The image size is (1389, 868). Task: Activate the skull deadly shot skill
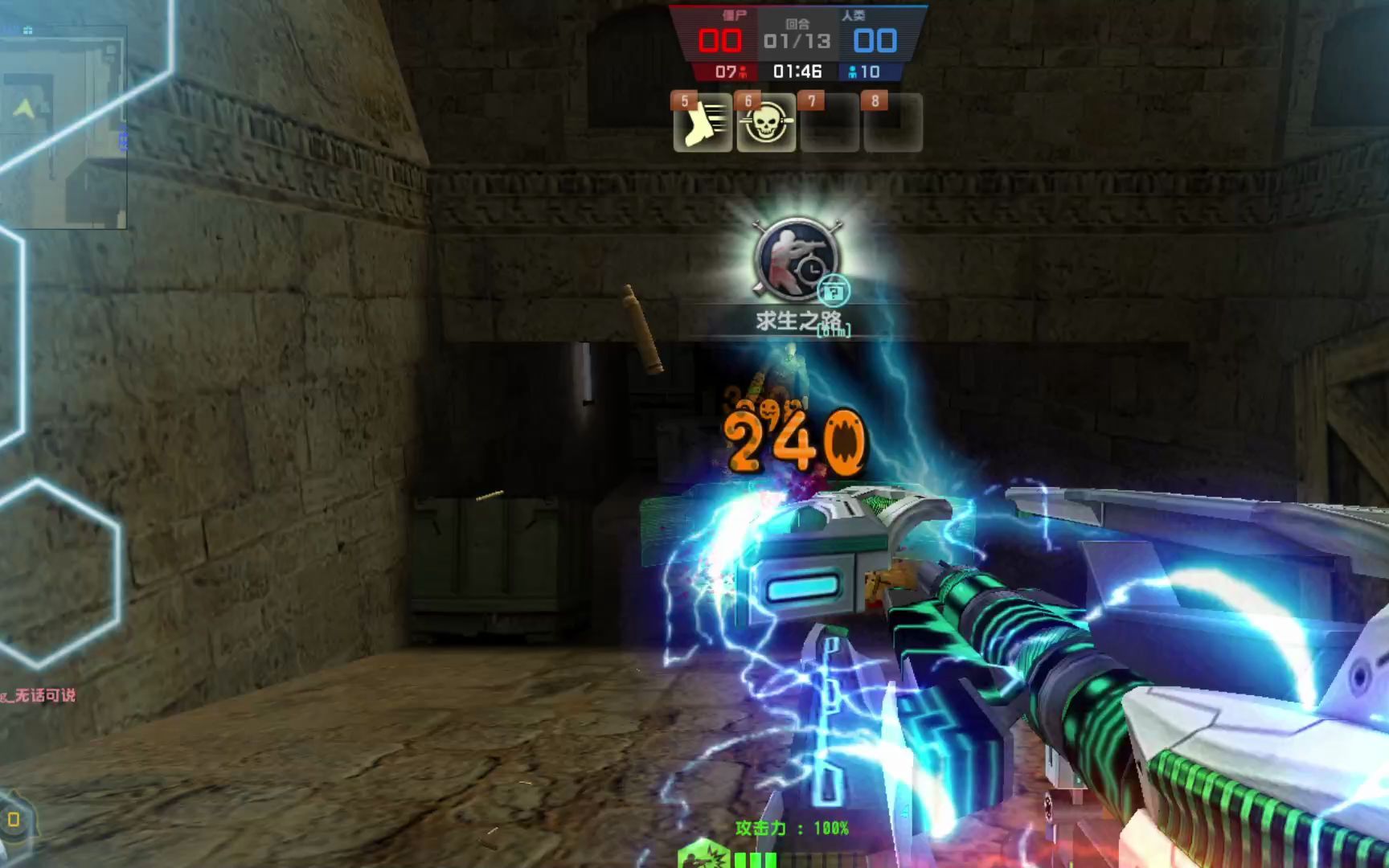tap(766, 124)
